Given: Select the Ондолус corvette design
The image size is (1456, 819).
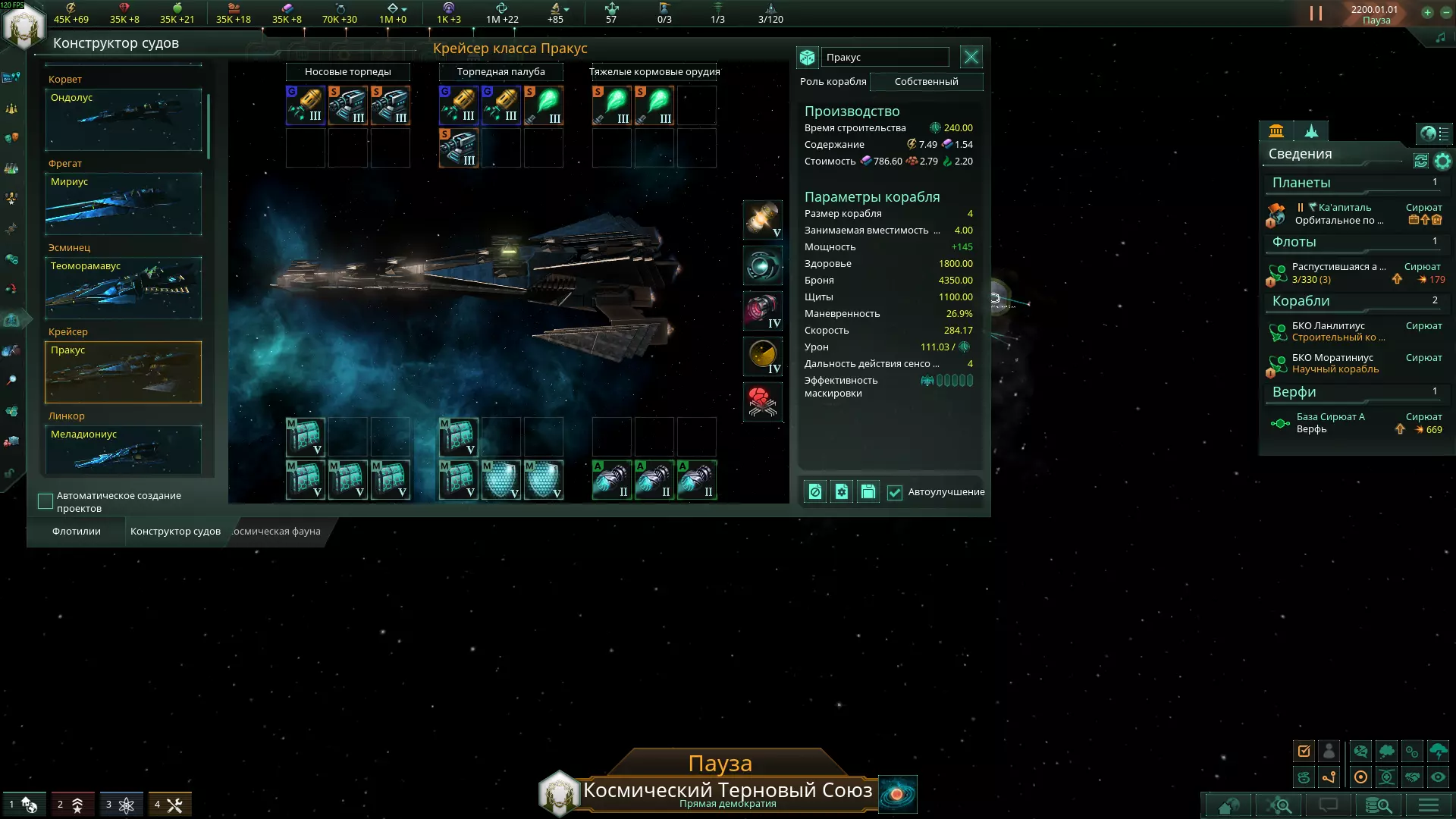Looking at the screenshot, I should click(x=124, y=120).
